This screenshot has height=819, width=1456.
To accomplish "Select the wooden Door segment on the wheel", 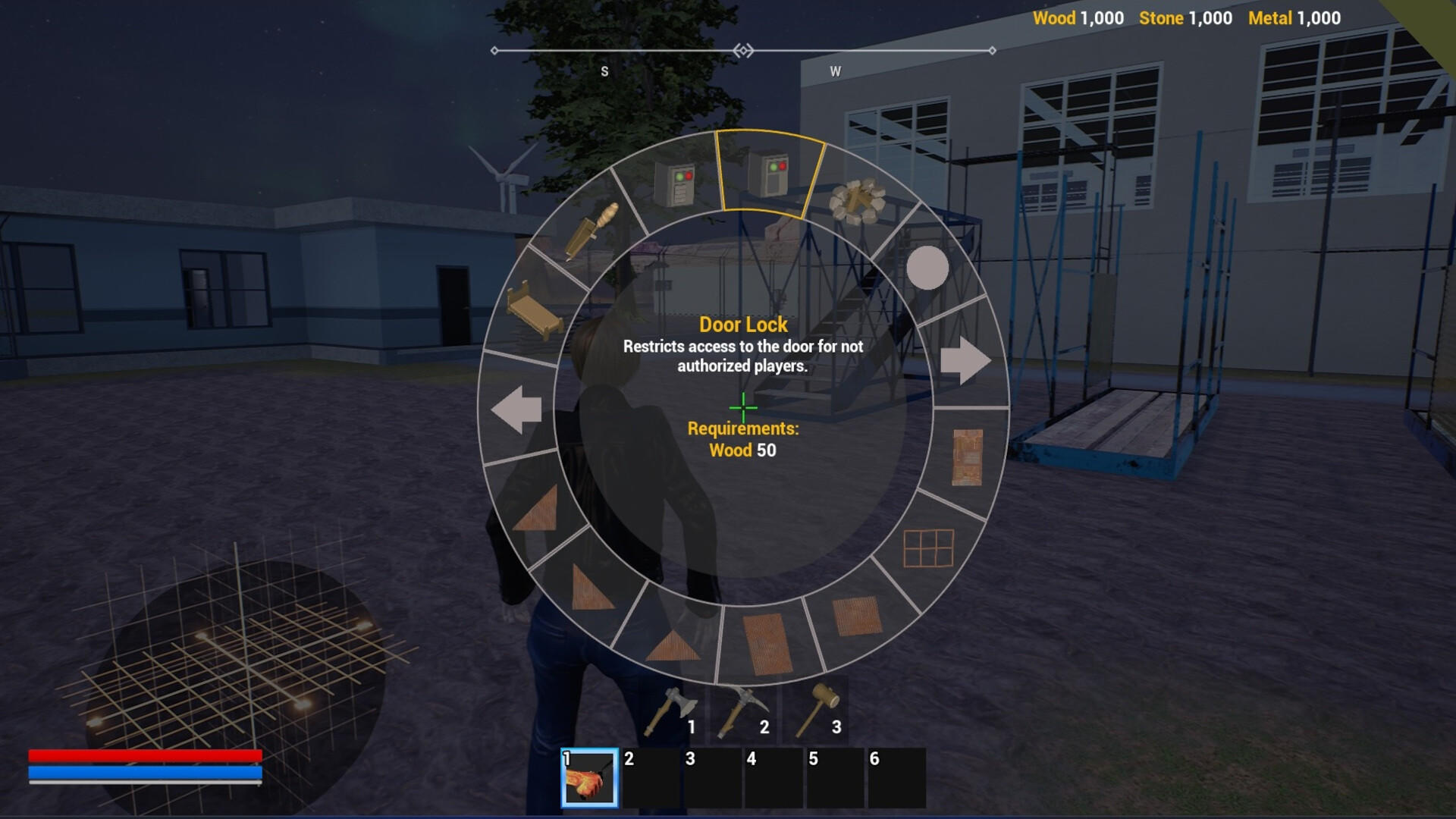I will click(968, 455).
